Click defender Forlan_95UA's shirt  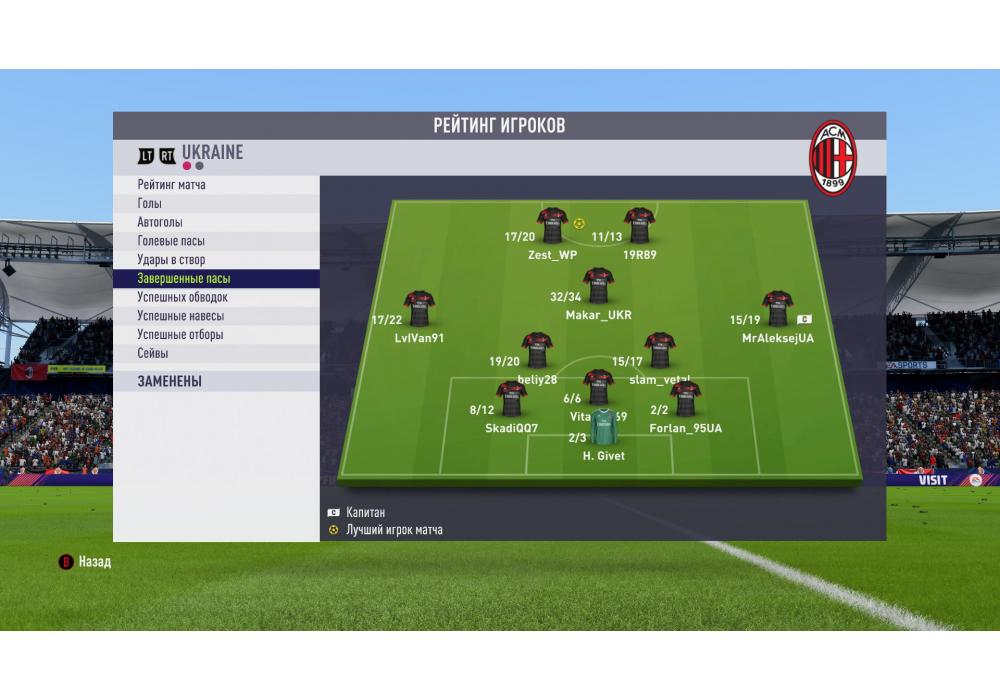point(685,399)
